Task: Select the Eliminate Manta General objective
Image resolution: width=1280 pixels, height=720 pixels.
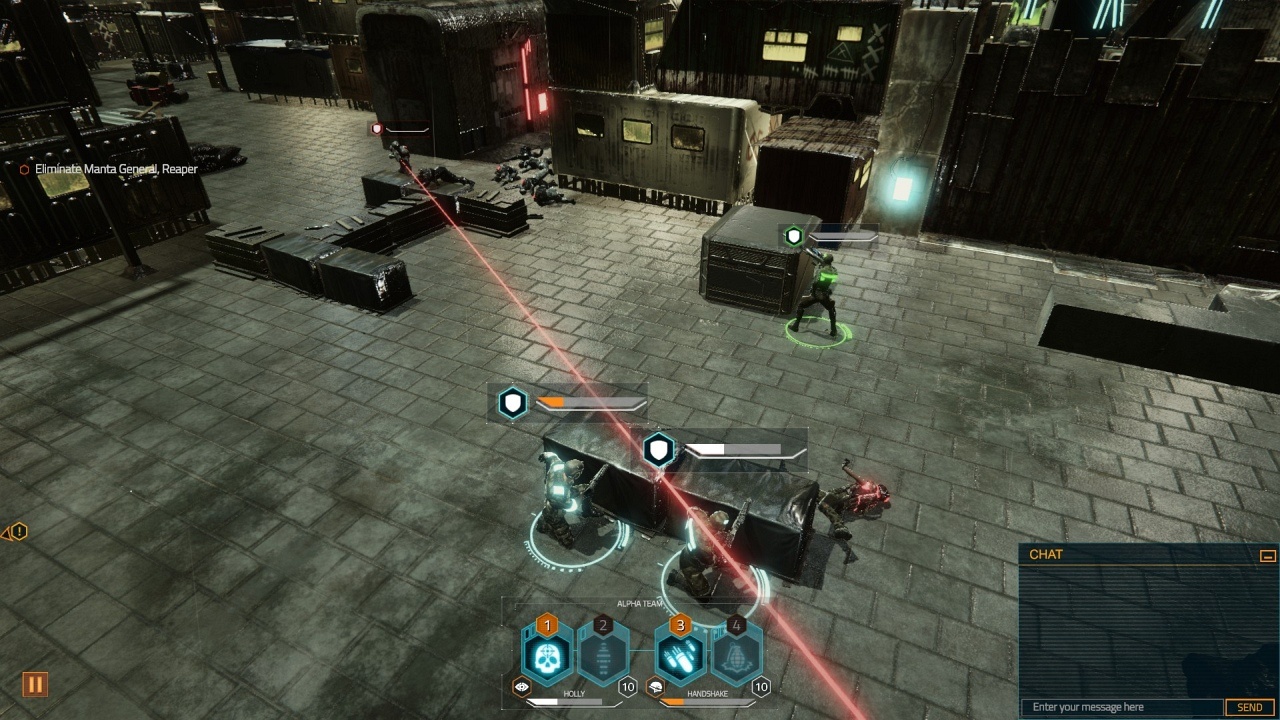Action: pos(115,169)
